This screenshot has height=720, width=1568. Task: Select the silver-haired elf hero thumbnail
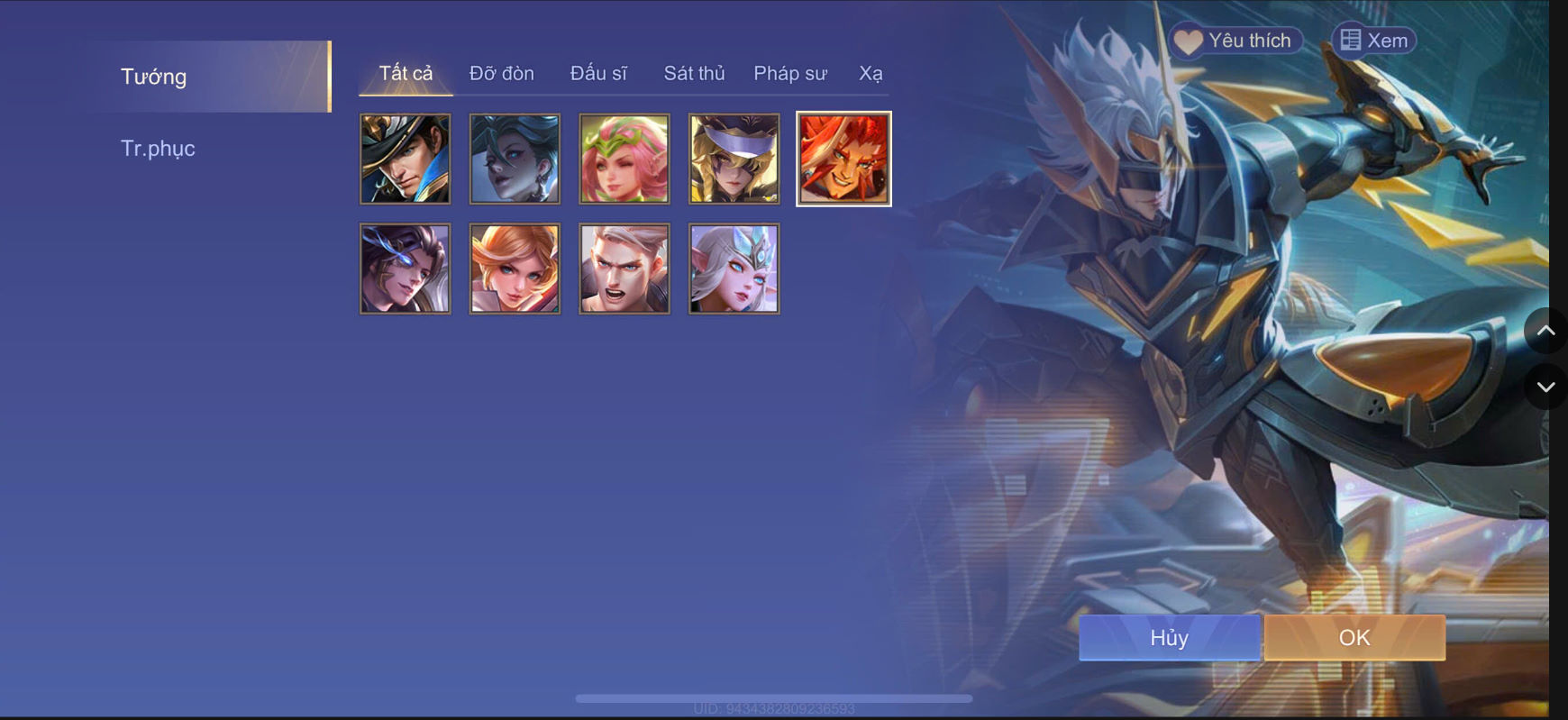(734, 268)
